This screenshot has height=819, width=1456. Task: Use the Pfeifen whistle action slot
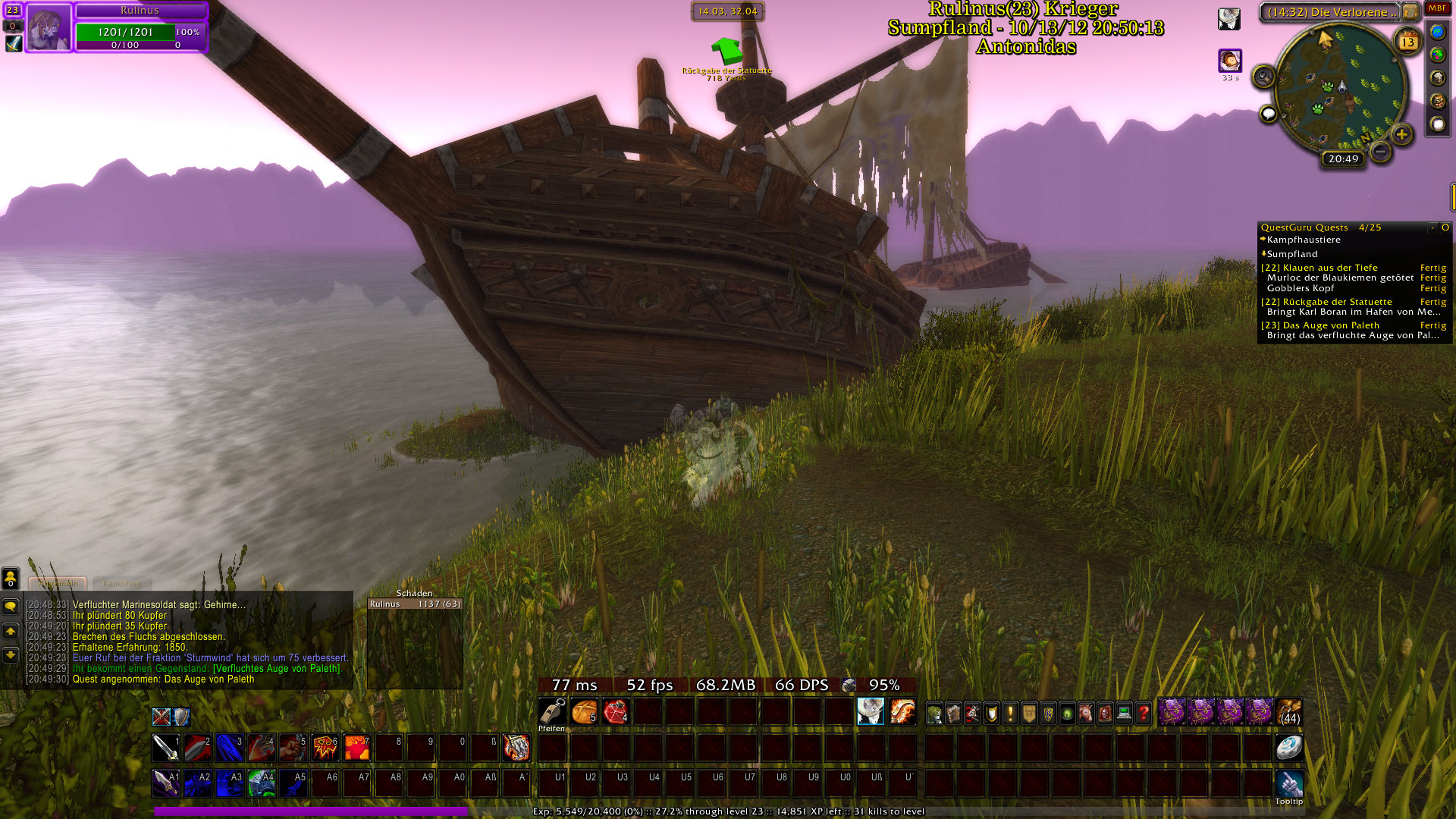point(552,713)
